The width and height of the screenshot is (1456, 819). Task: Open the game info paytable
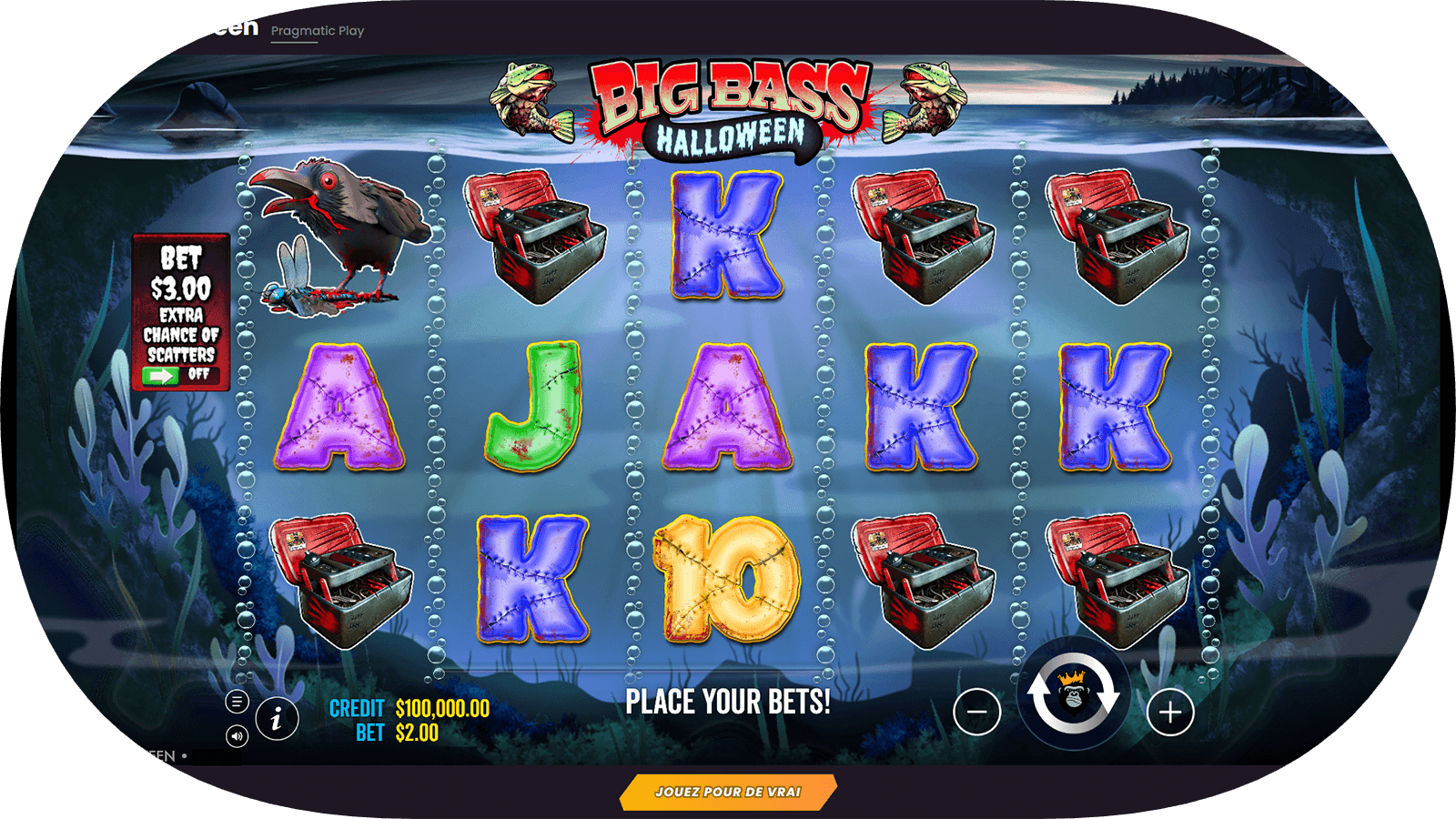click(277, 719)
